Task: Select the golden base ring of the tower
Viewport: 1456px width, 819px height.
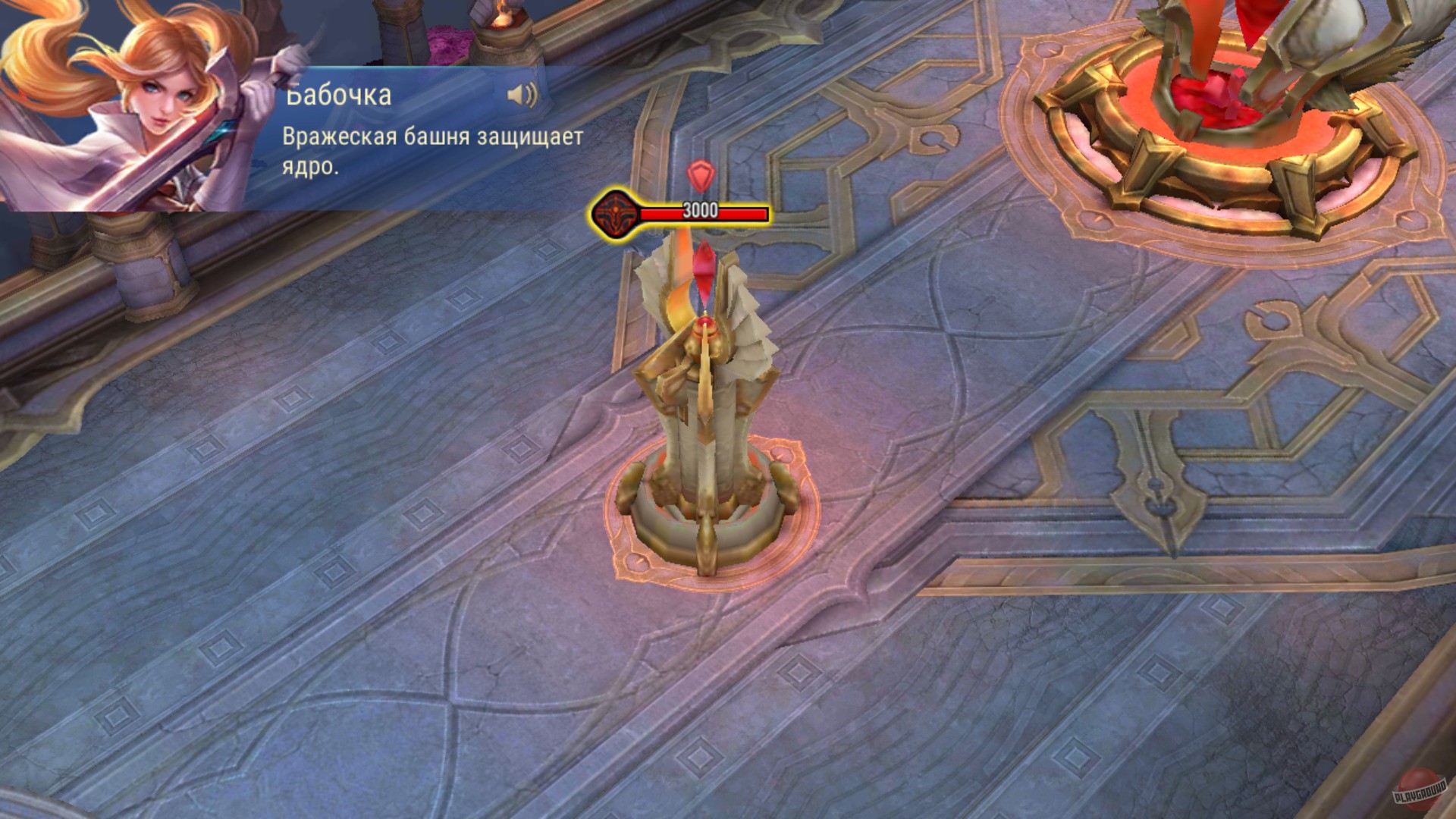Action: [713, 523]
